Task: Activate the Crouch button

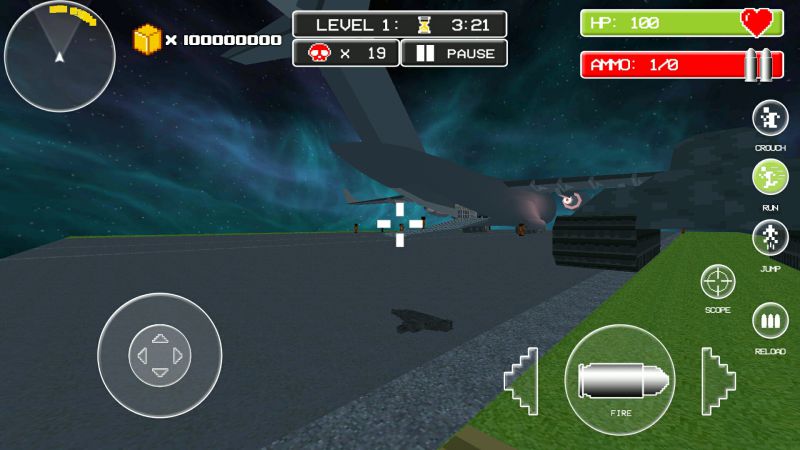Action: point(770,120)
